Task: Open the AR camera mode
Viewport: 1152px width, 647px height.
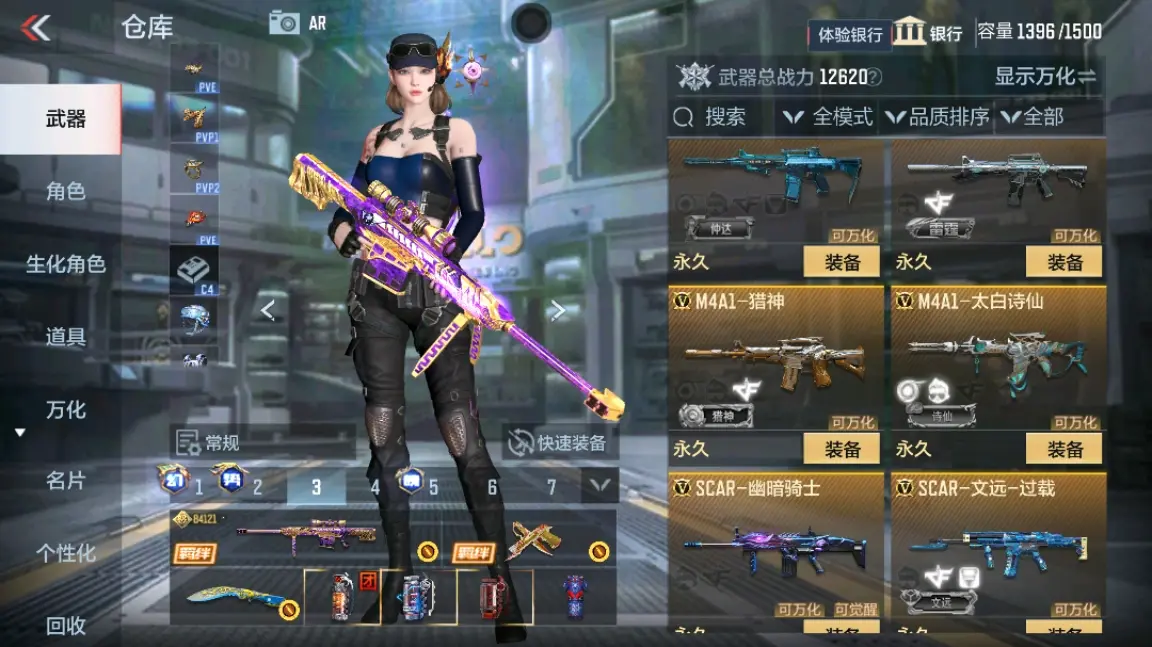Action: click(x=298, y=23)
